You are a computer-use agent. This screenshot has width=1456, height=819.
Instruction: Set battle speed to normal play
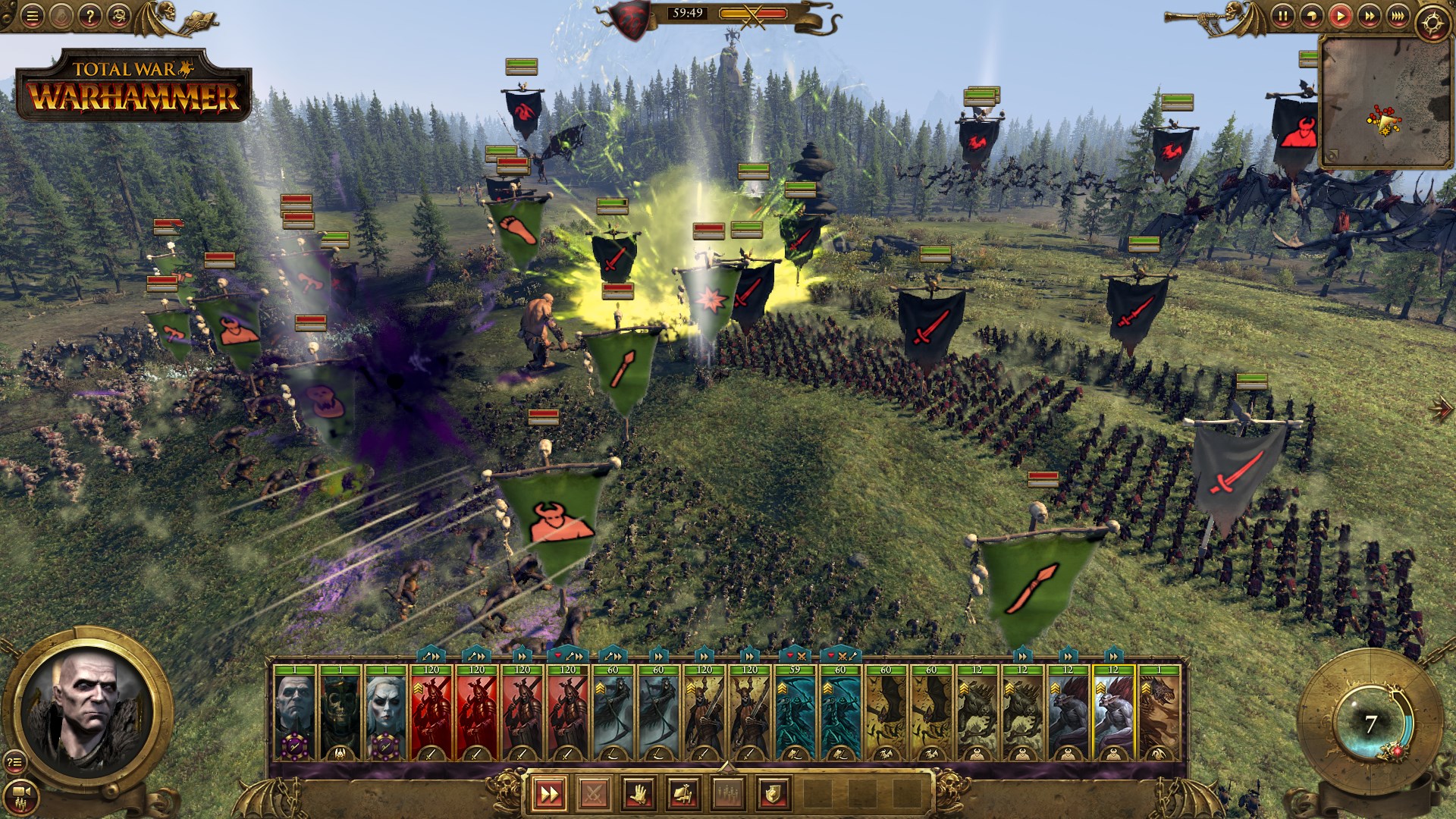pos(1340,16)
